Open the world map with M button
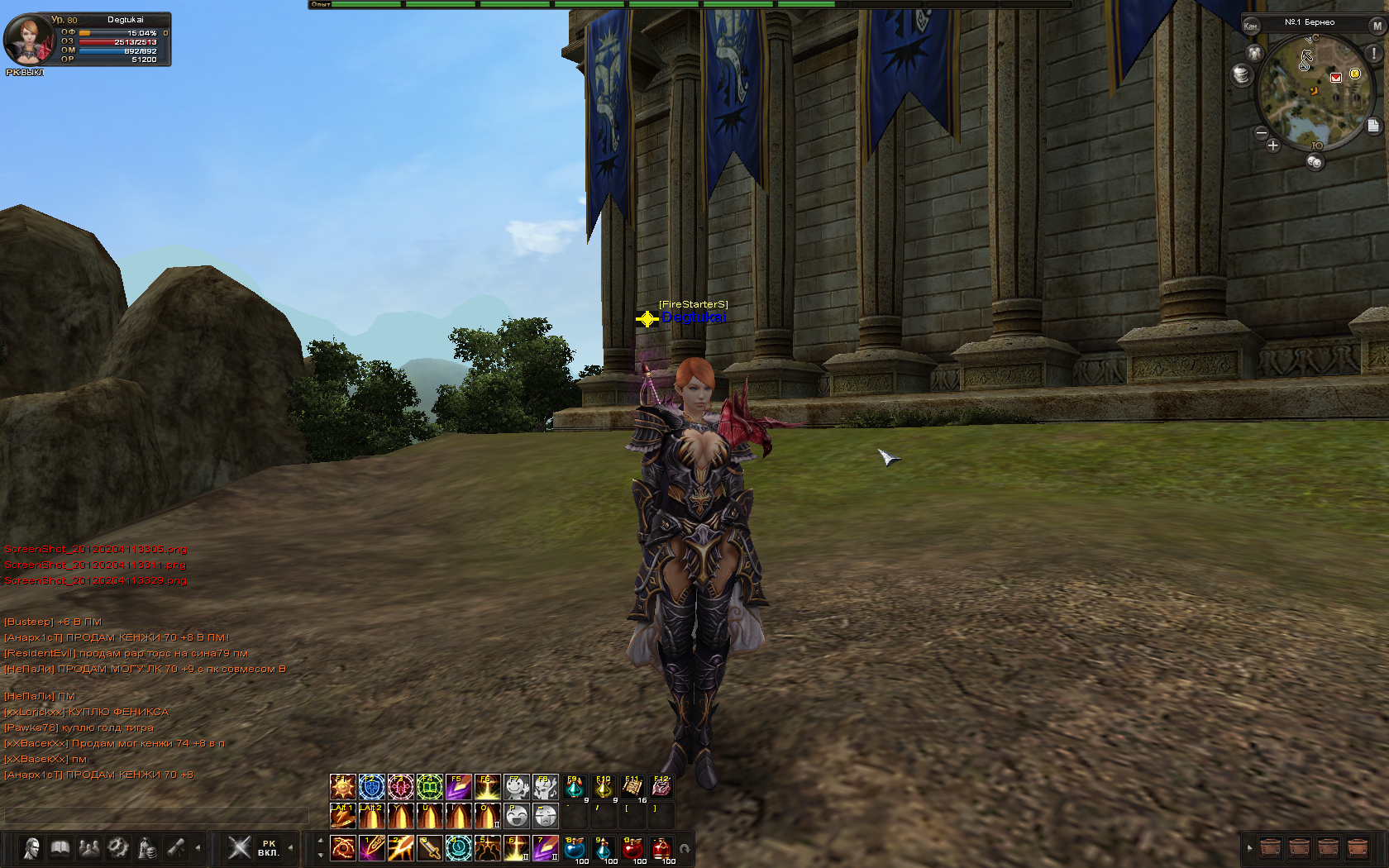 point(1377,26)
